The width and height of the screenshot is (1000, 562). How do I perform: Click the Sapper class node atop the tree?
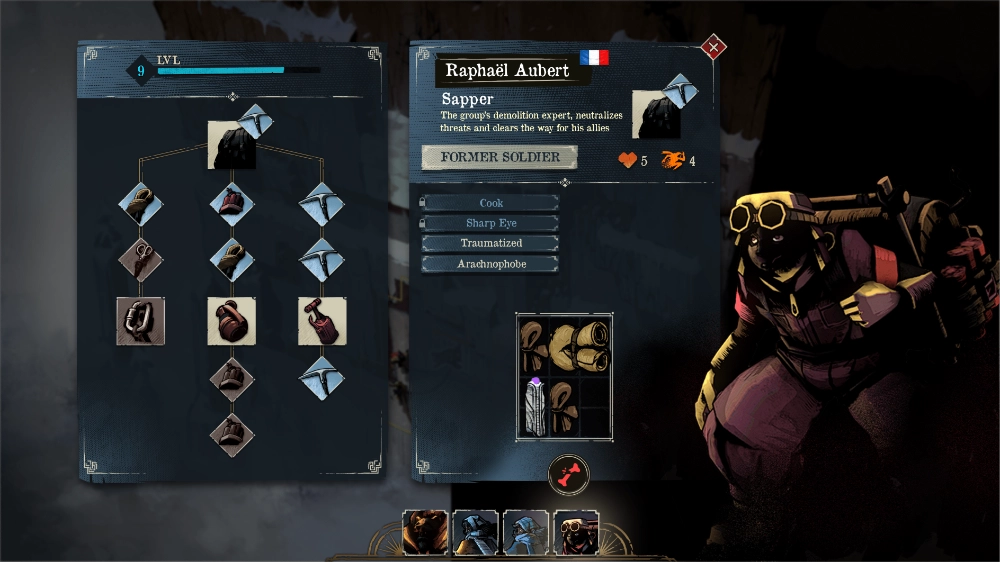point(232,144)
